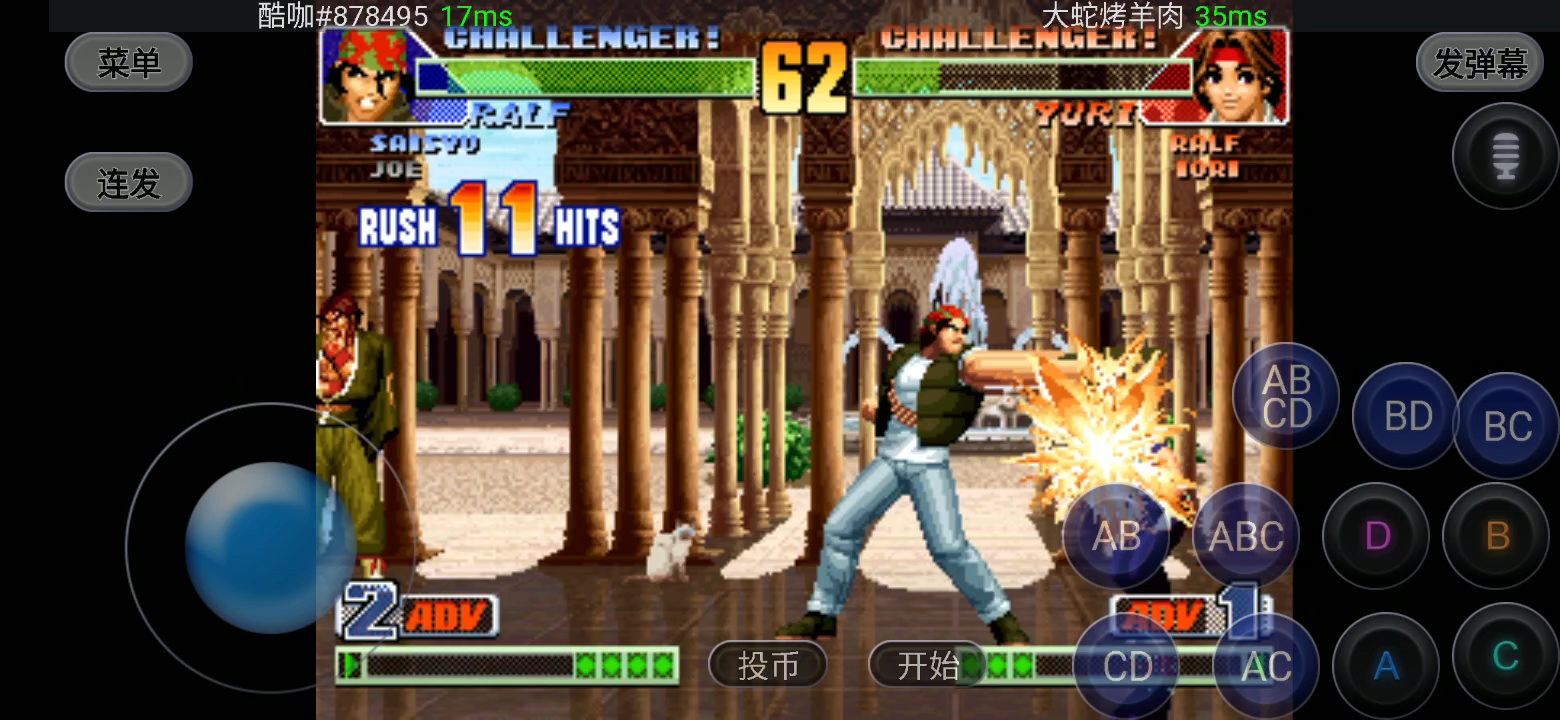Tap the 发弹幕 send-comment button
Image resolution: width=1560 pixels, height=720 pixels.
click(1480, 63)
